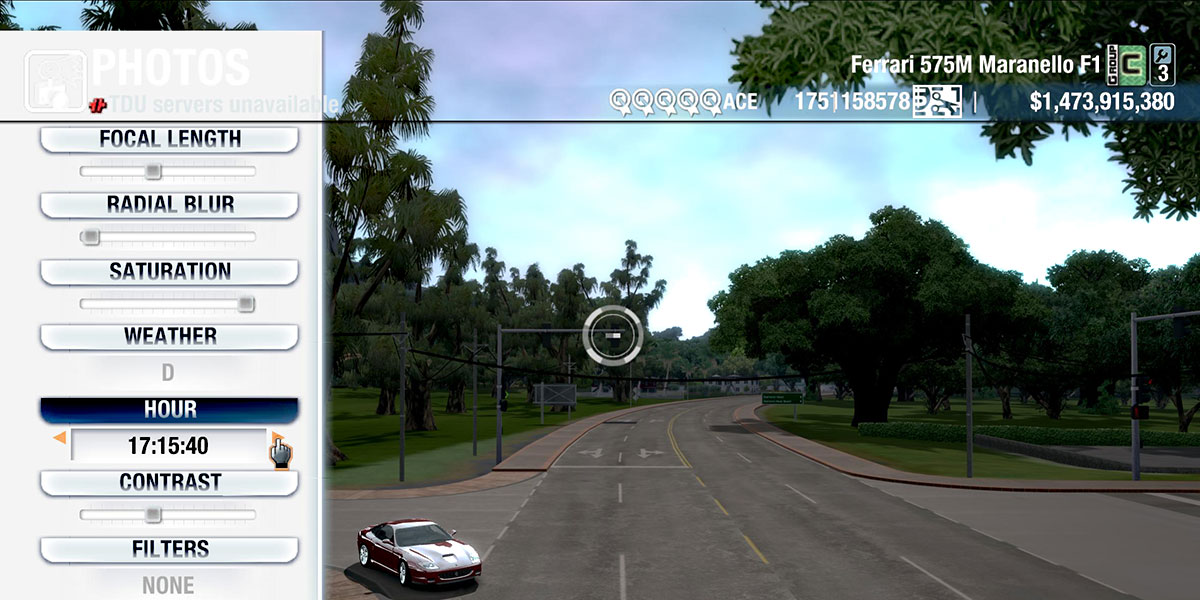The width and height of the screenshot is (1200, 600).
Task: Select the Saturation option
Action: [169, 271]
